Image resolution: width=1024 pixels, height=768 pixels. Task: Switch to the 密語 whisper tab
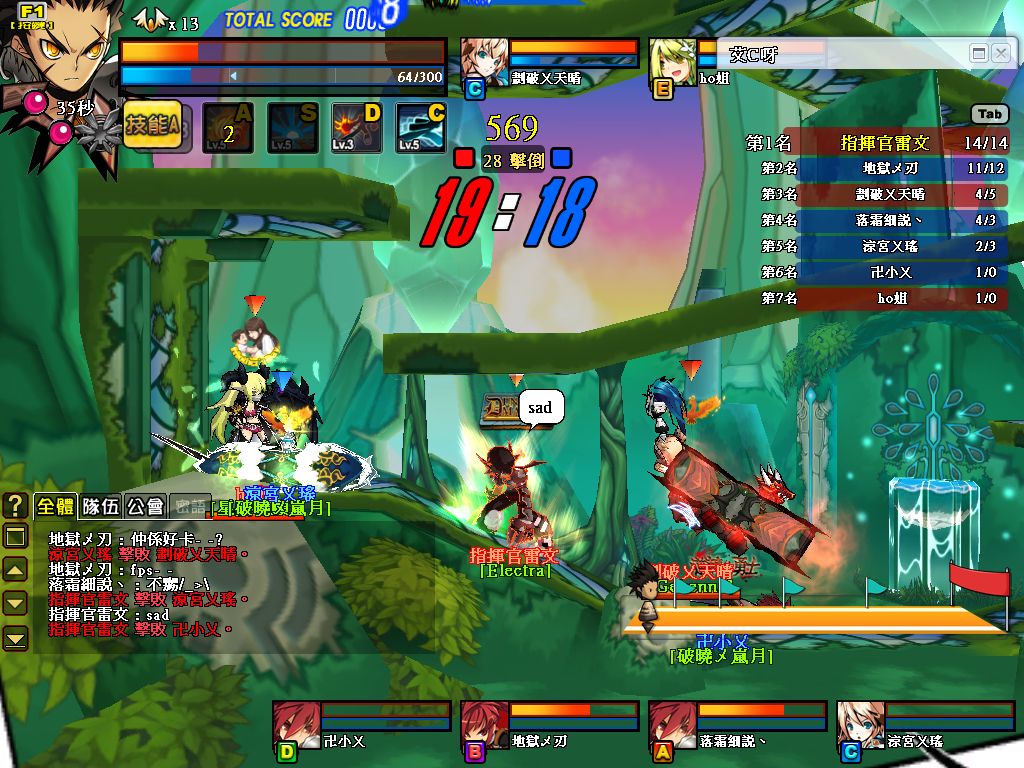[x=188, y=506]
